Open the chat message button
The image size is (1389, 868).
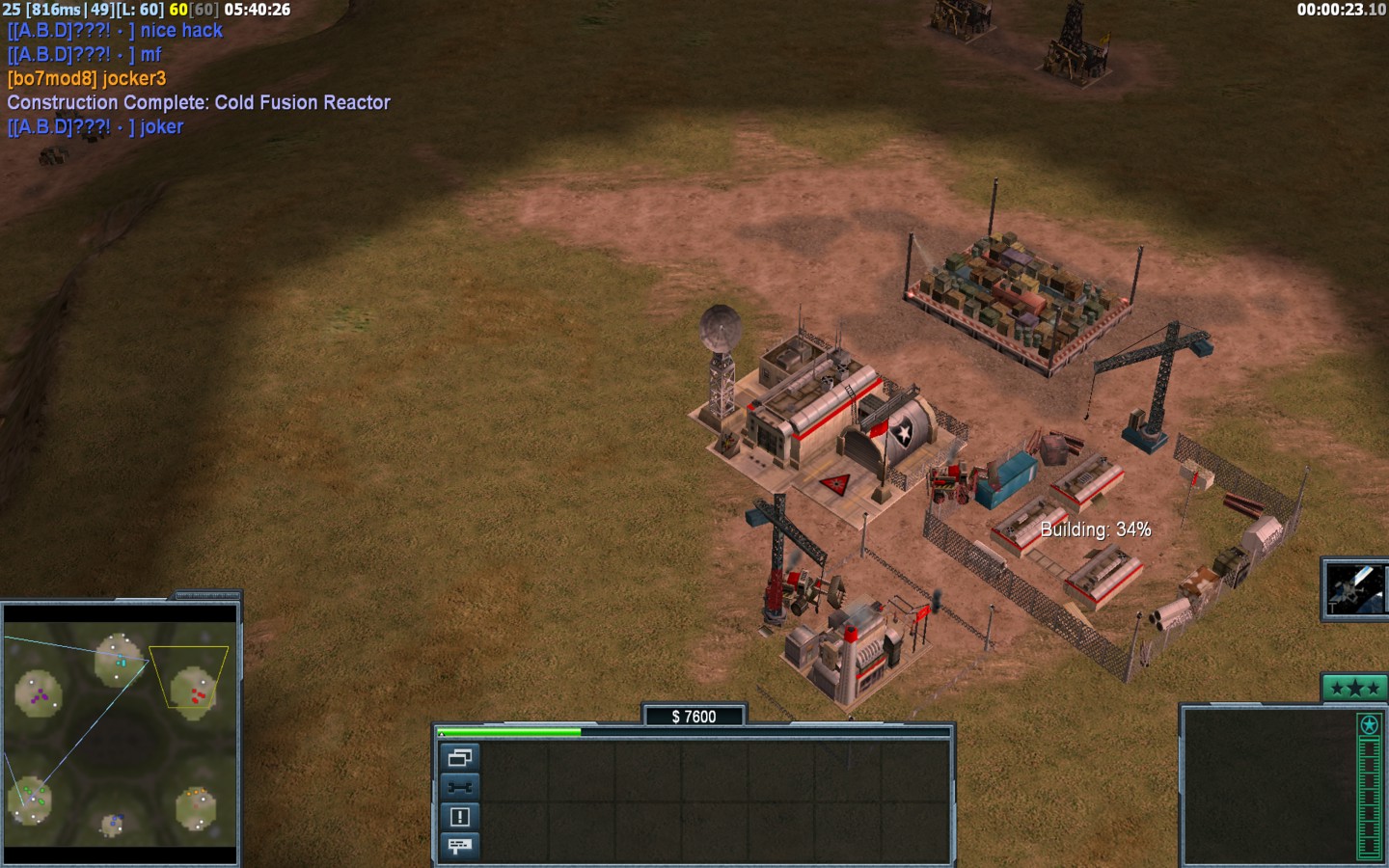[x=460, y=846]
